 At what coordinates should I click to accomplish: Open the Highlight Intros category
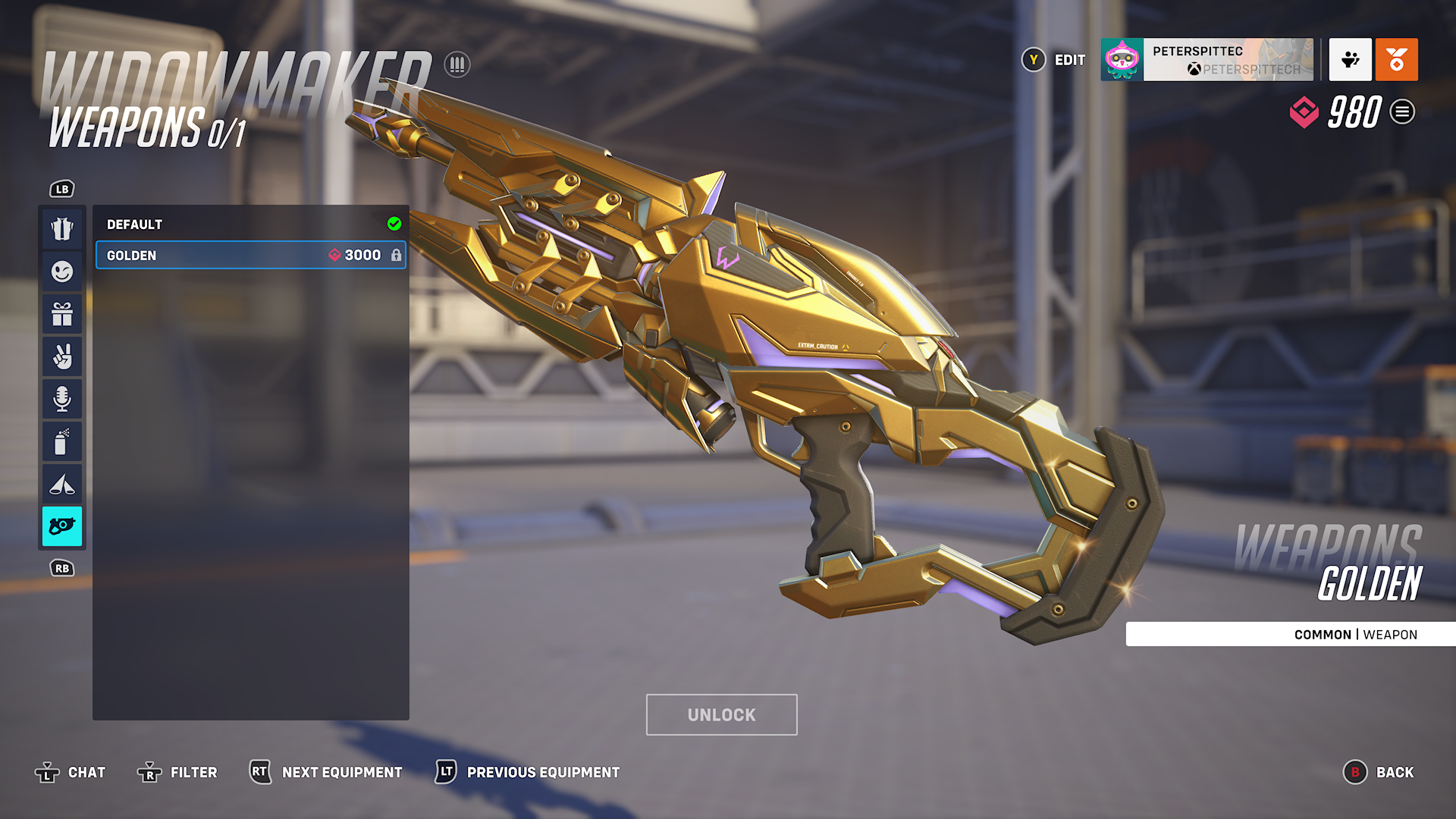click(x=62, y=483)
